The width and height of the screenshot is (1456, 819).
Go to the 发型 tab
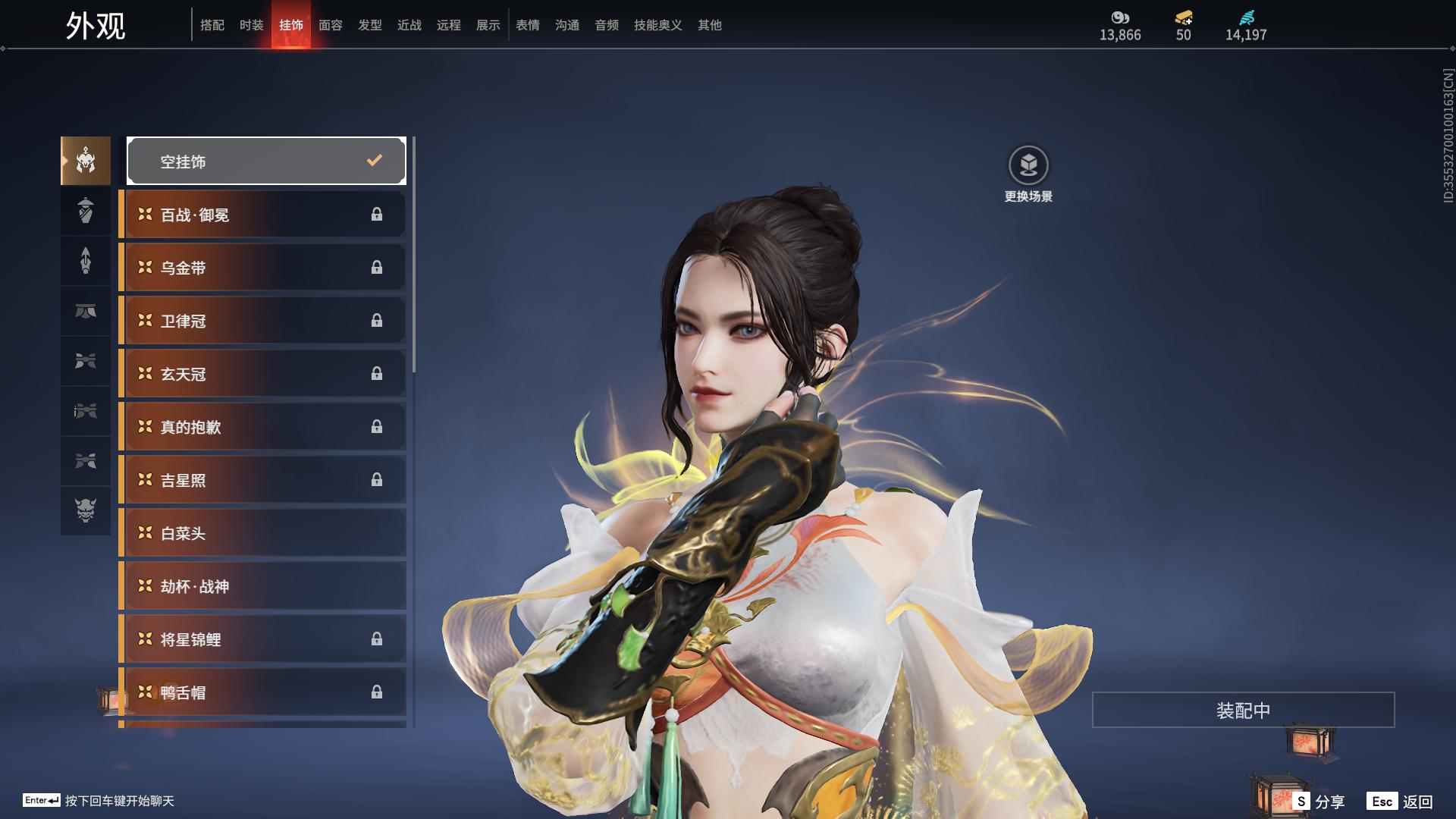point(369,25)
